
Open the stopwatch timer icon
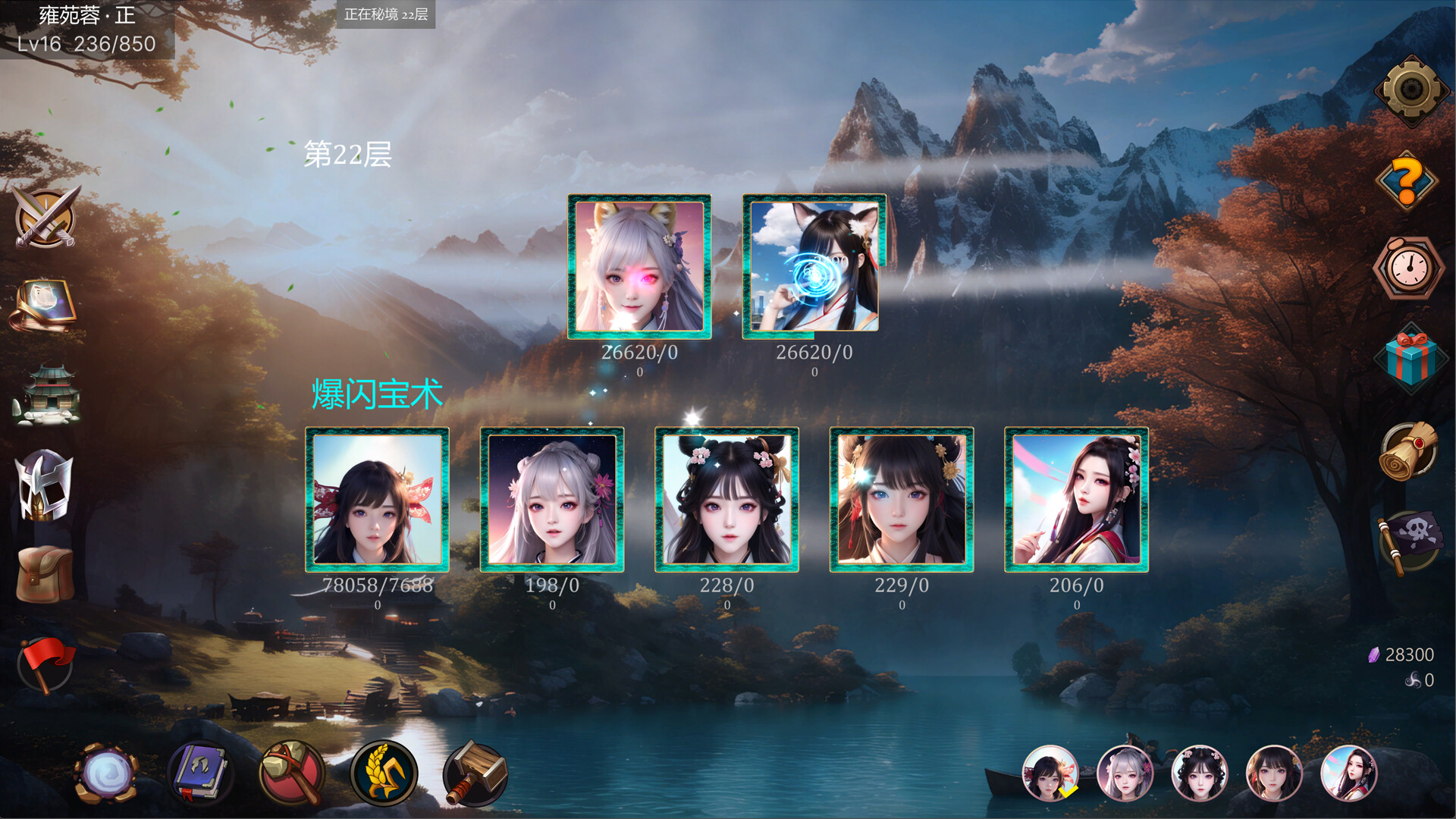[1408, 267]
